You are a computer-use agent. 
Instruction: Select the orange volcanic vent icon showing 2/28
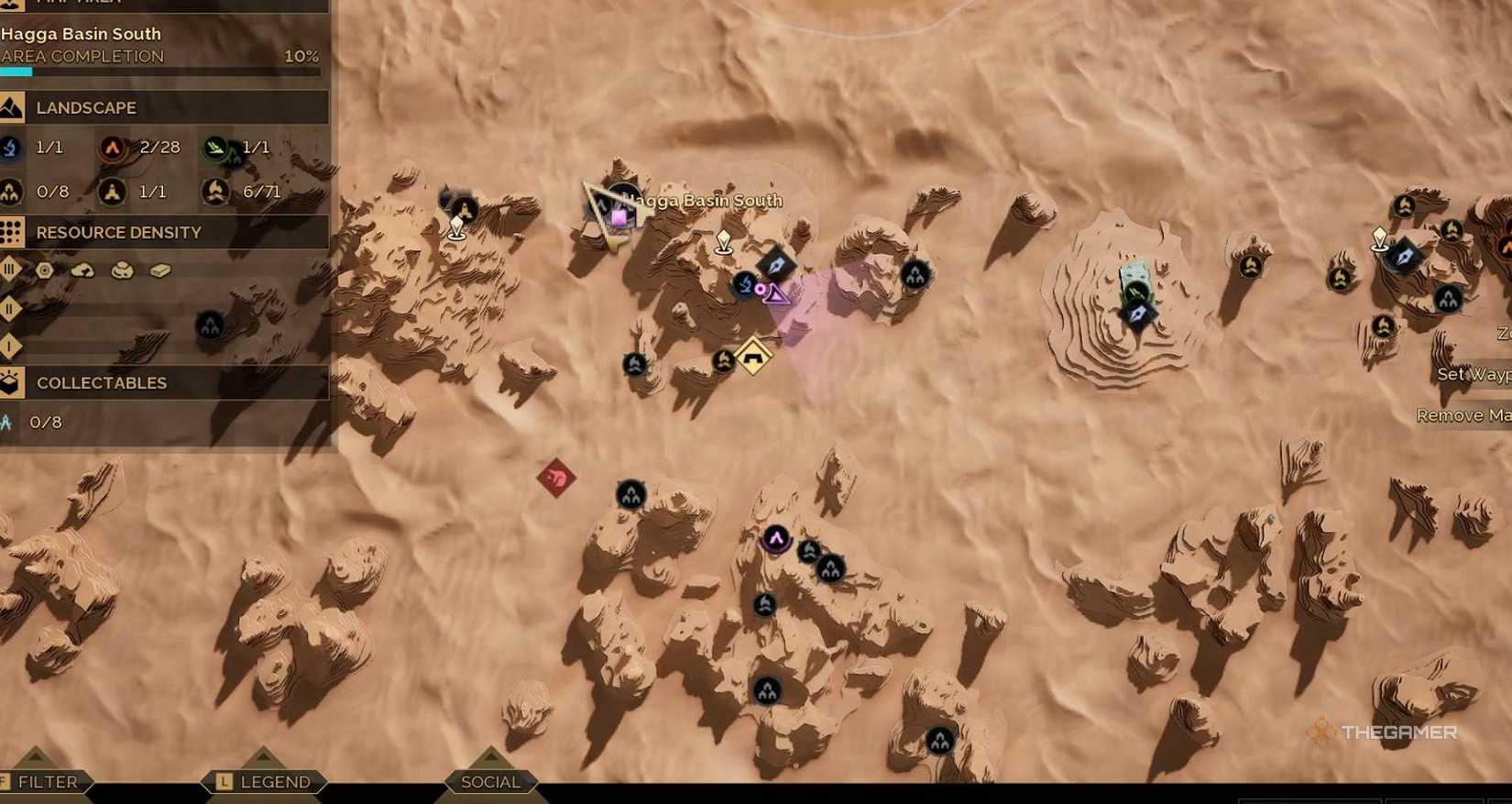point(111,148)
